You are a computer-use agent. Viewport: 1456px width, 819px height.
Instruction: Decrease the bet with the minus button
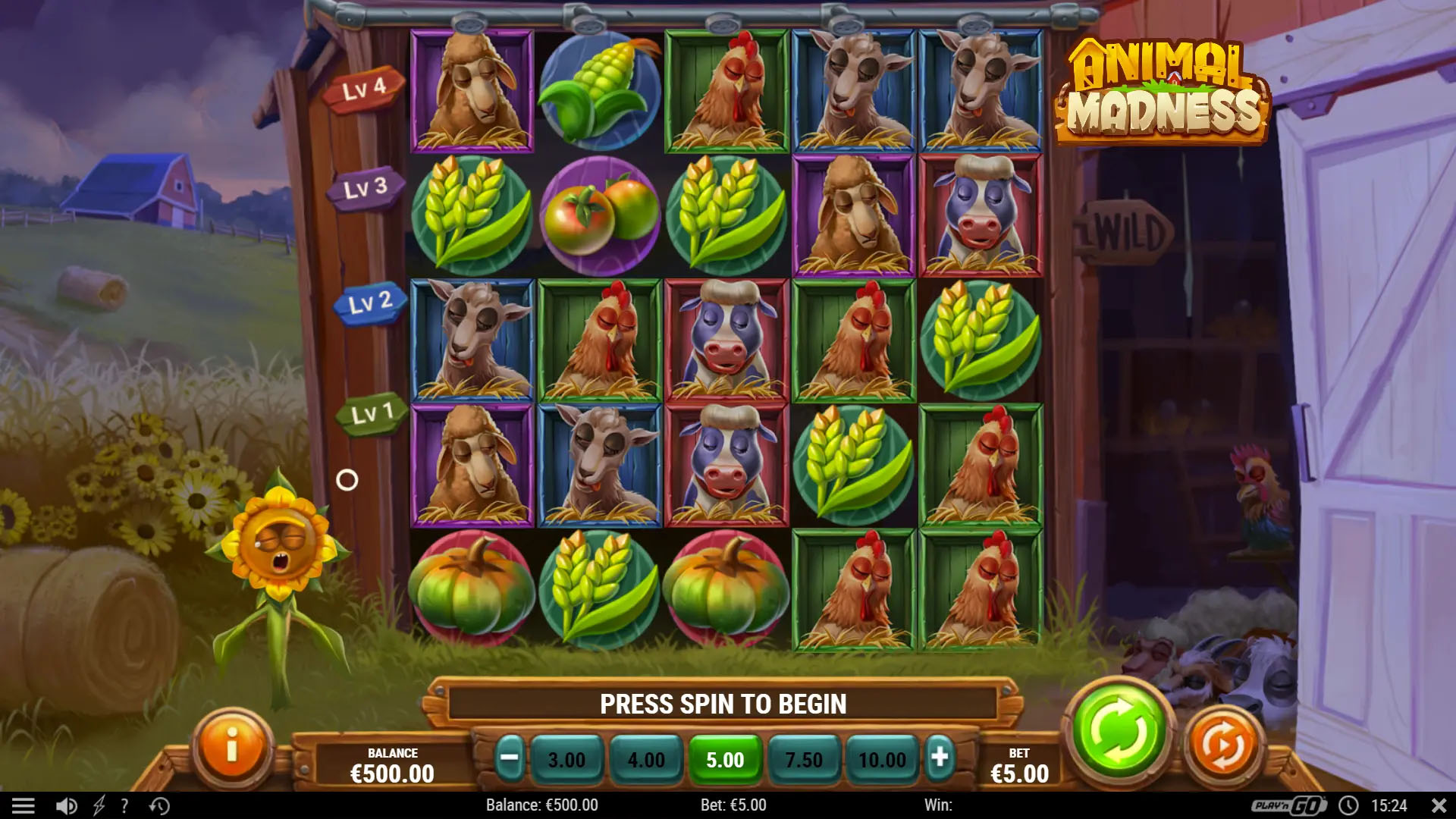(510, 758)
